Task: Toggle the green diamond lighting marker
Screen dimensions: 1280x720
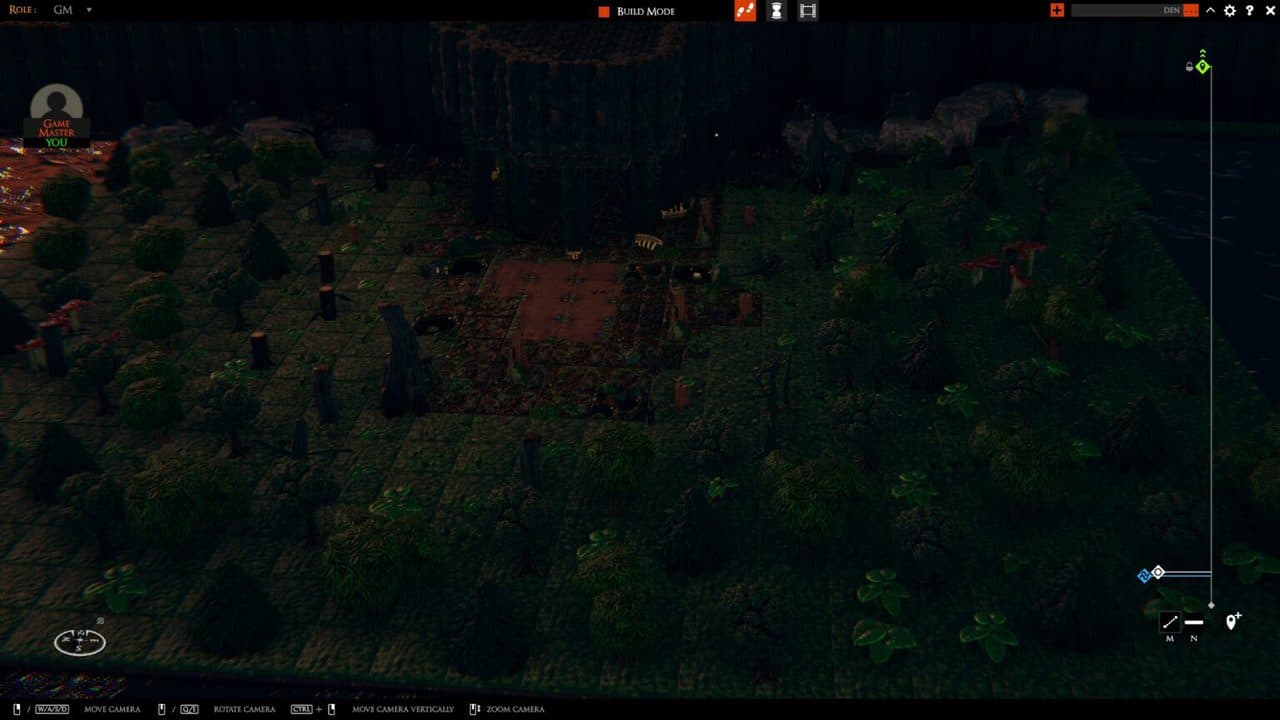Action: click(1201, 65)
